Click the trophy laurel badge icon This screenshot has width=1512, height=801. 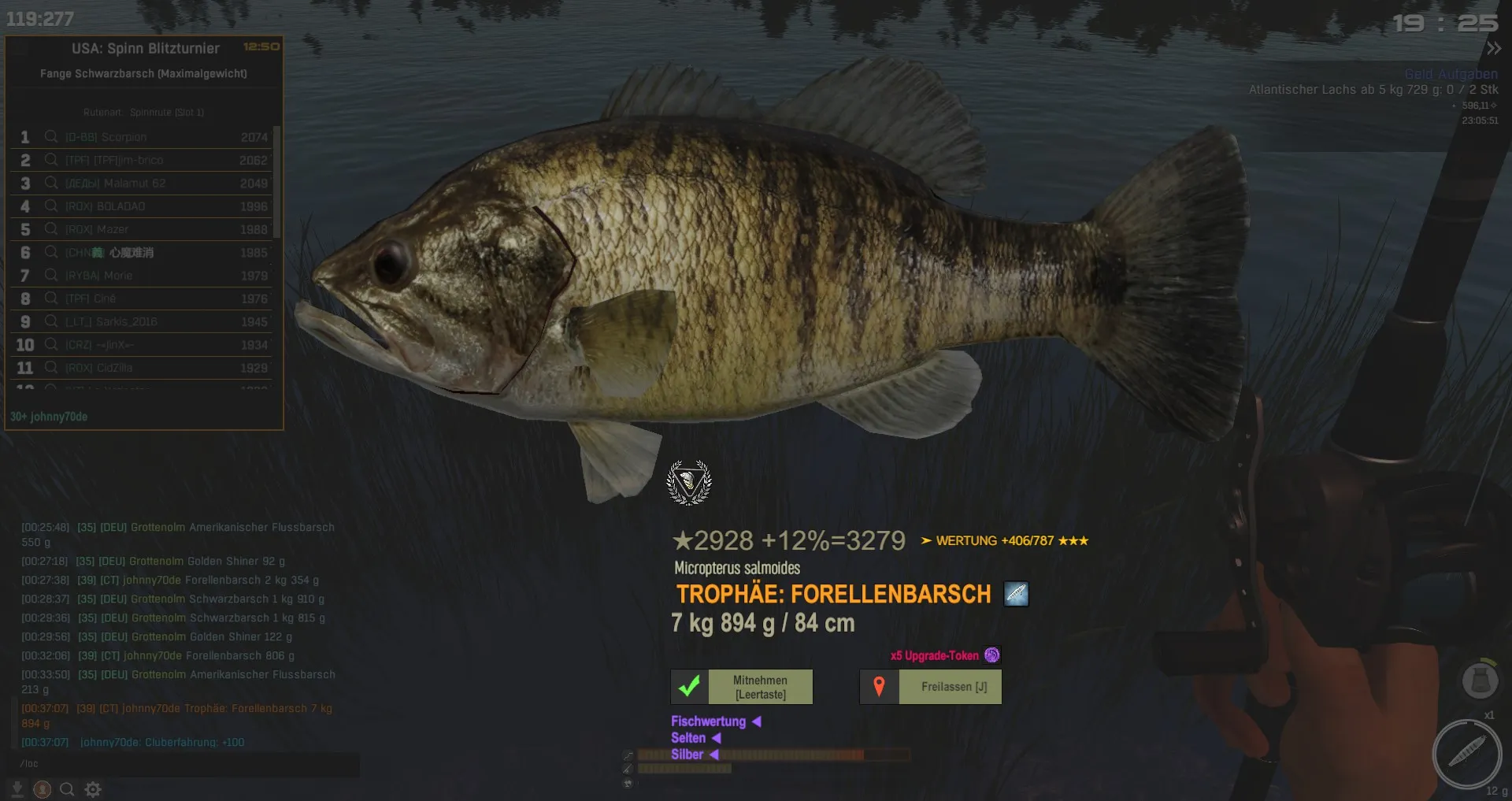tap(689, 482)
